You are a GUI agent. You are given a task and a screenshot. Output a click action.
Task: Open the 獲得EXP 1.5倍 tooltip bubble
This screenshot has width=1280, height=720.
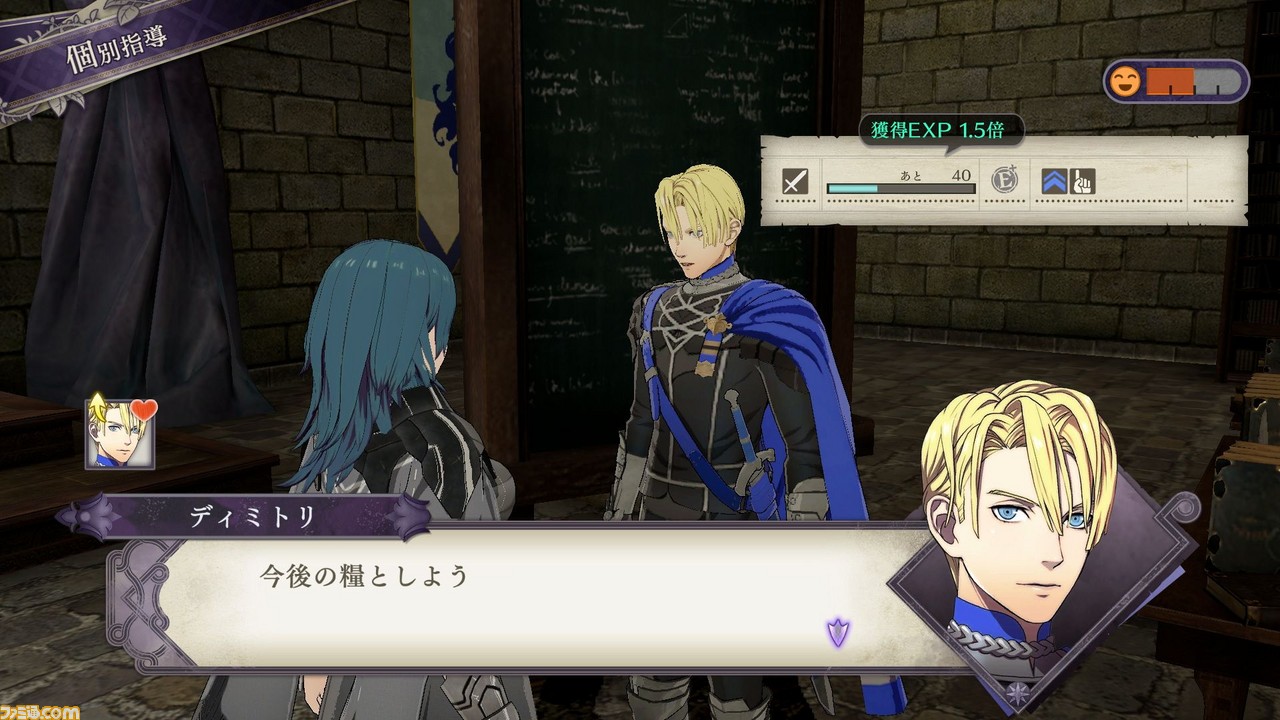click(x=935, y=131)
